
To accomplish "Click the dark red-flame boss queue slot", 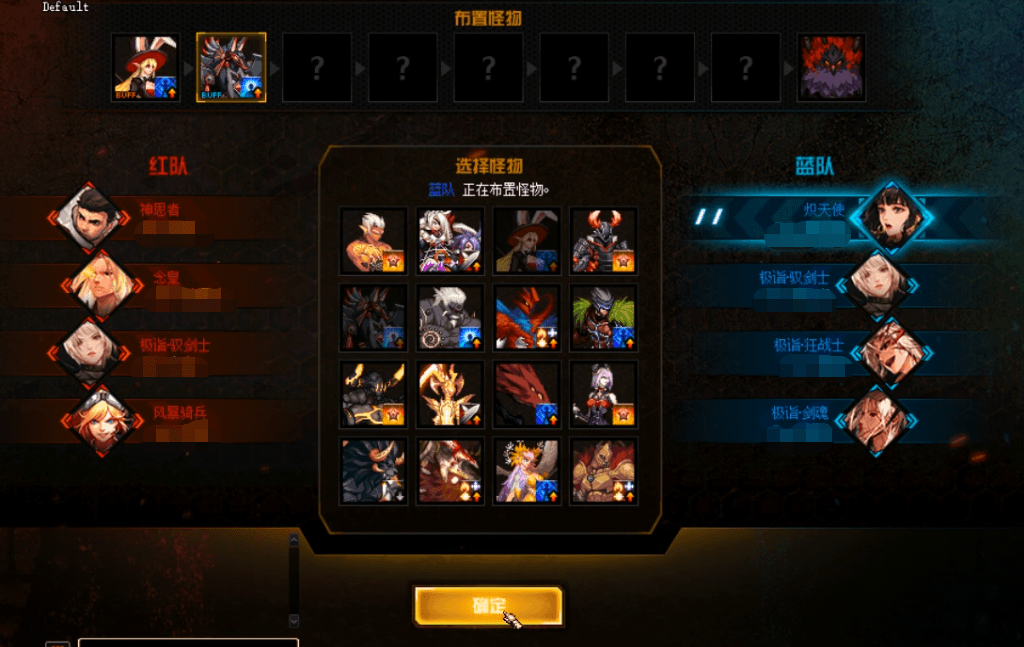I will click(831, 68).
